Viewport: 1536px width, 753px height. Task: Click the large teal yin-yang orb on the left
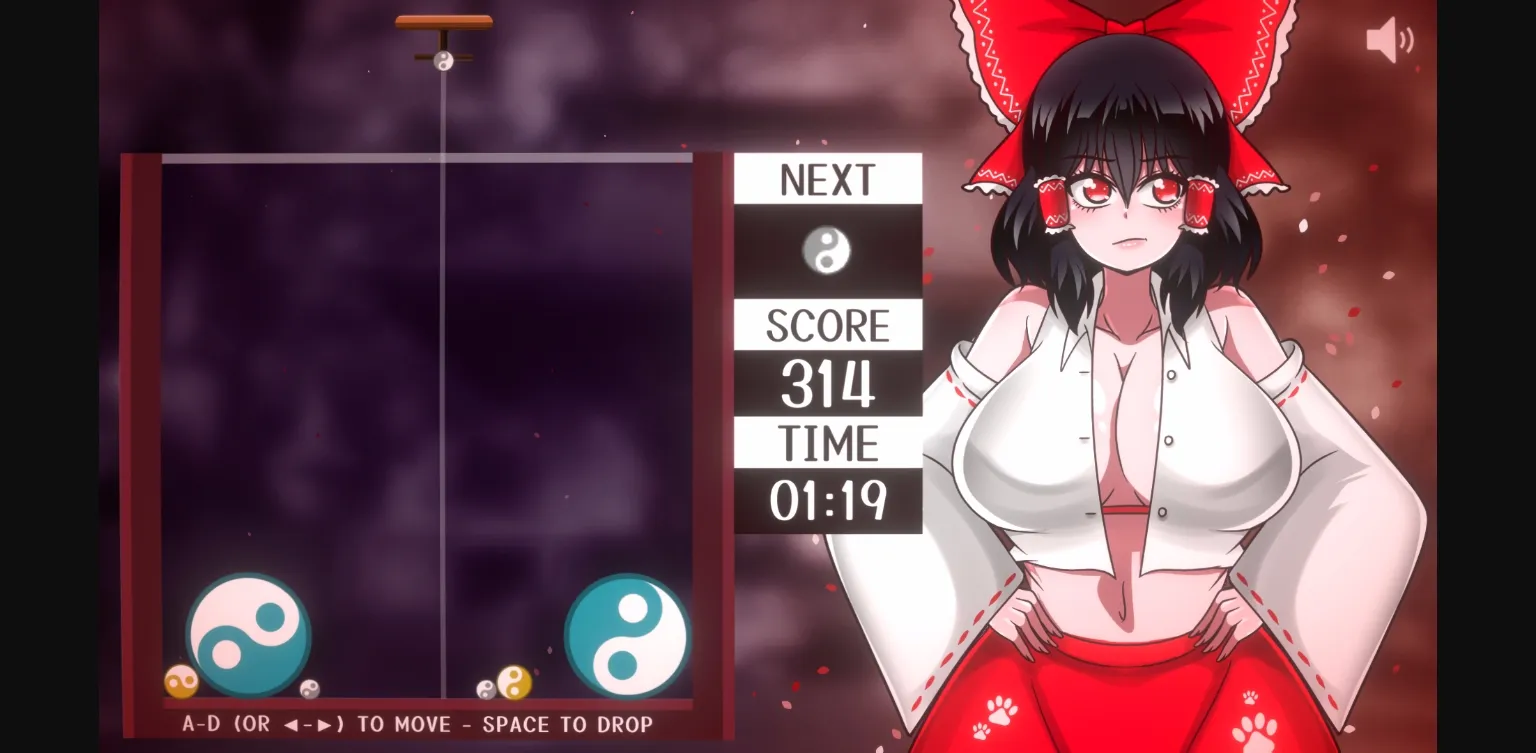(x=248, y=633)
